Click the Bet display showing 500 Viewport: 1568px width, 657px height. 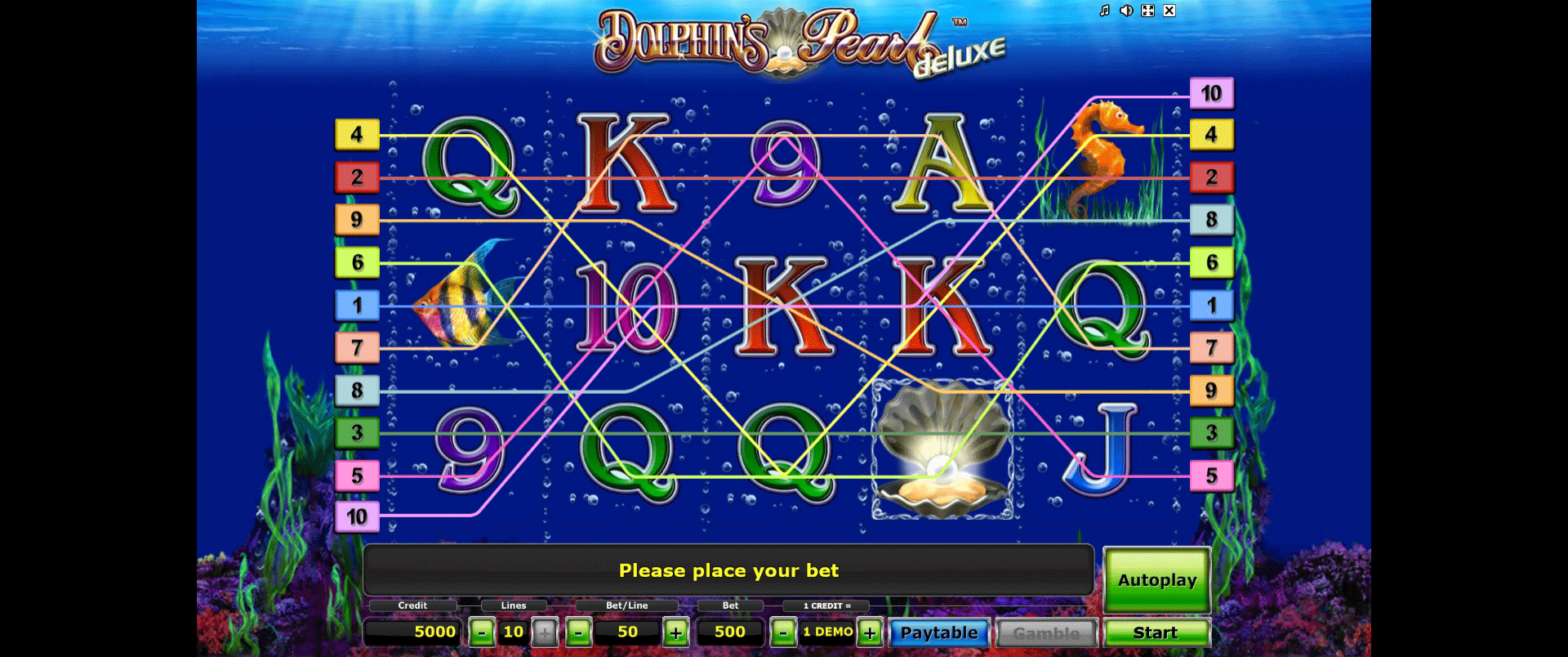pyautogui.click(x=731, y=632)
